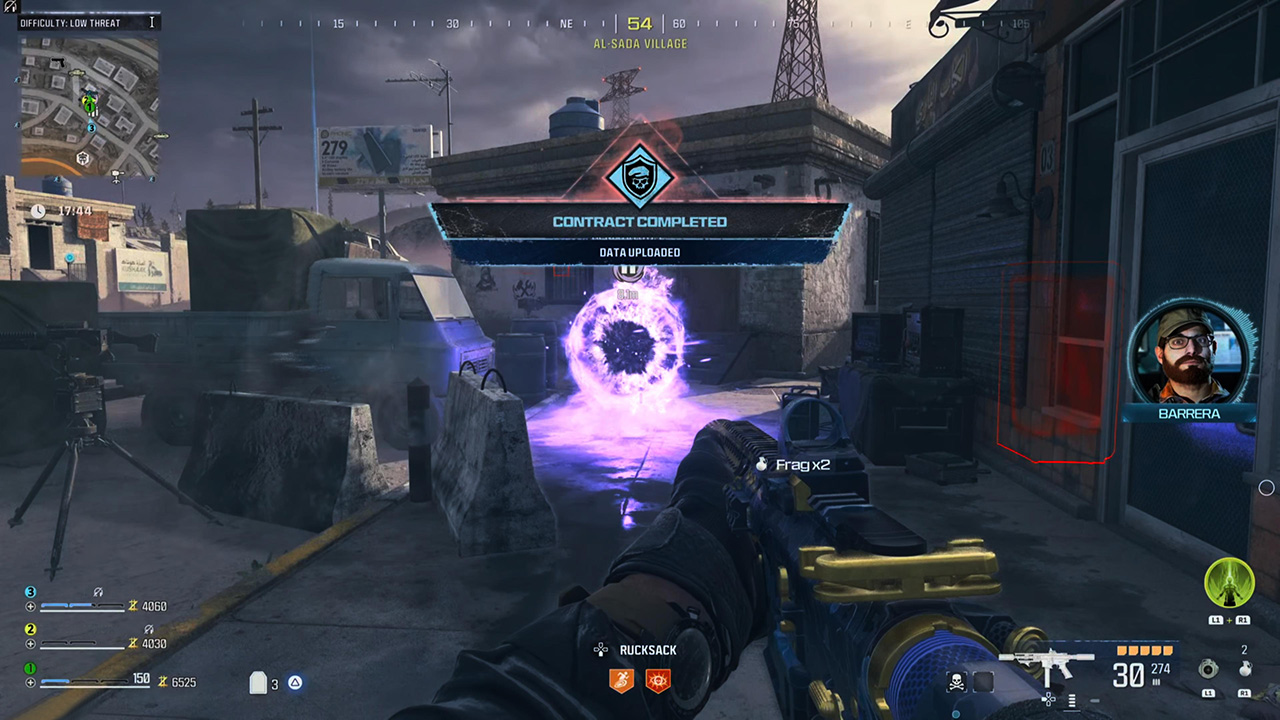Image resolution: width=1280 pixels, height=720 pixels.
Task: Click the skull contract emblem above the banner
Action: click(x=639, y=178)
